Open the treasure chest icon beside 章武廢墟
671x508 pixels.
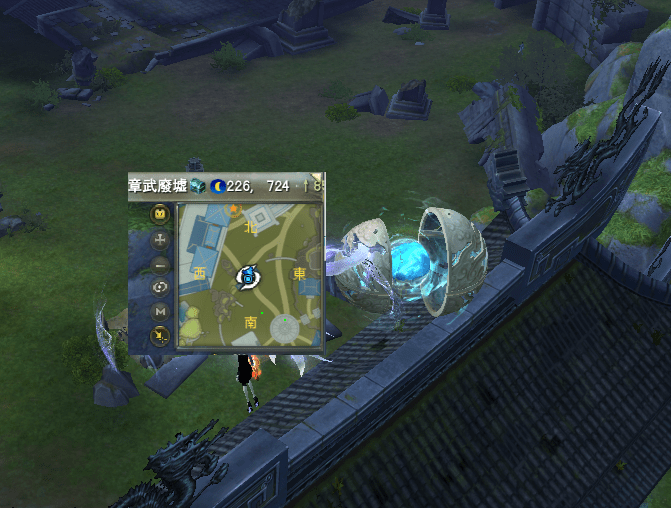(198, 186)
